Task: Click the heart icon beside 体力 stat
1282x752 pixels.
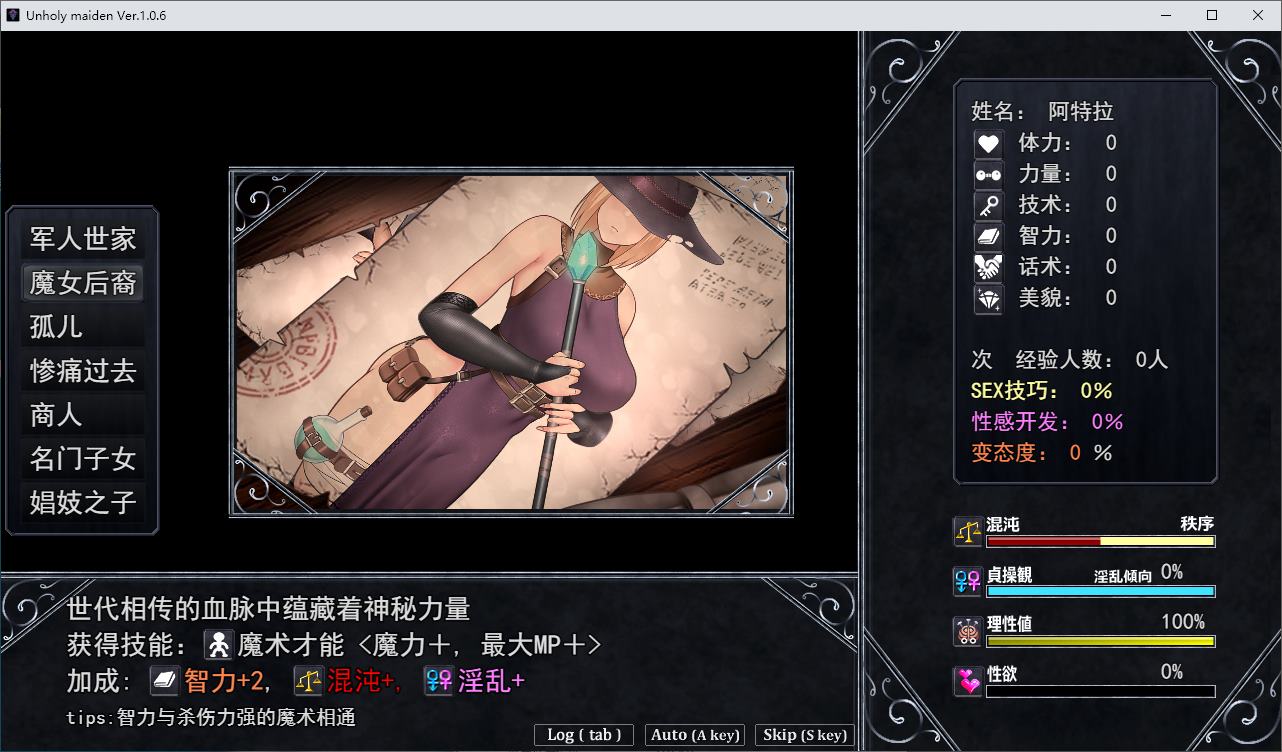Action: pyautogui.click(x=988, y=142)
